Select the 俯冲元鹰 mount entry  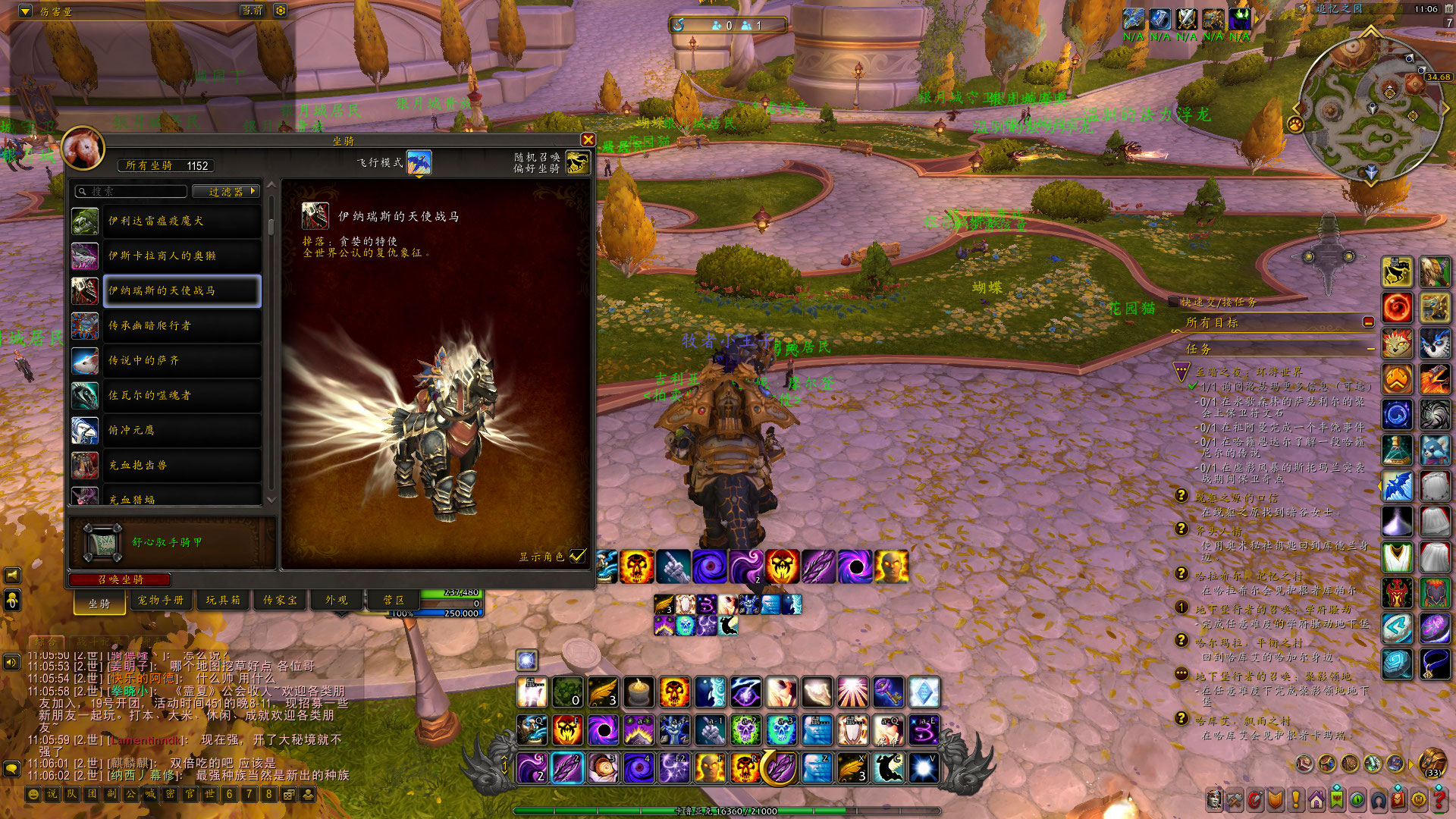tap(182, 430)
